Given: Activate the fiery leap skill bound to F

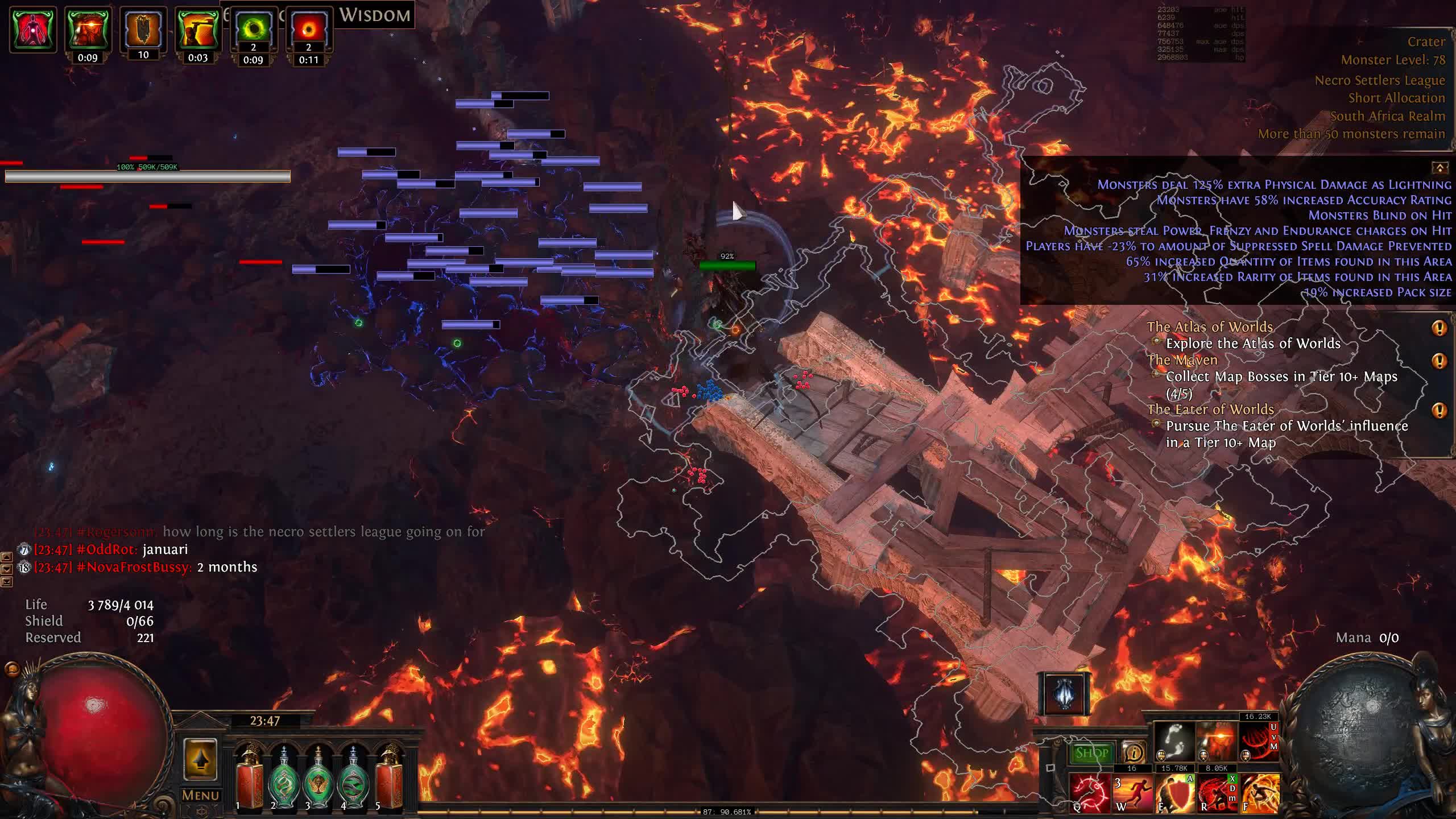Looking at the screenshot, I should point(1260,792).
